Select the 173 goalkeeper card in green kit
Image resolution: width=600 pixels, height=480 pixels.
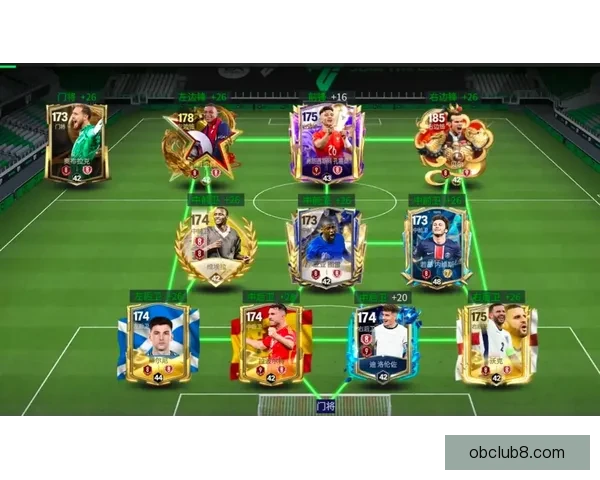click(x=76, y=142)
